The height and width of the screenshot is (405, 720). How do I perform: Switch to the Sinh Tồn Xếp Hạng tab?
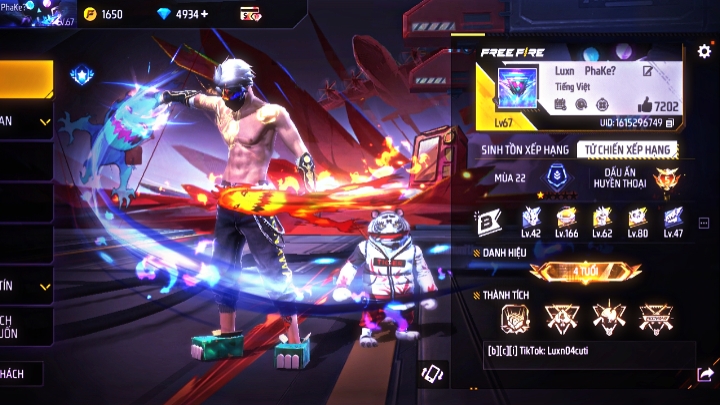525,149
